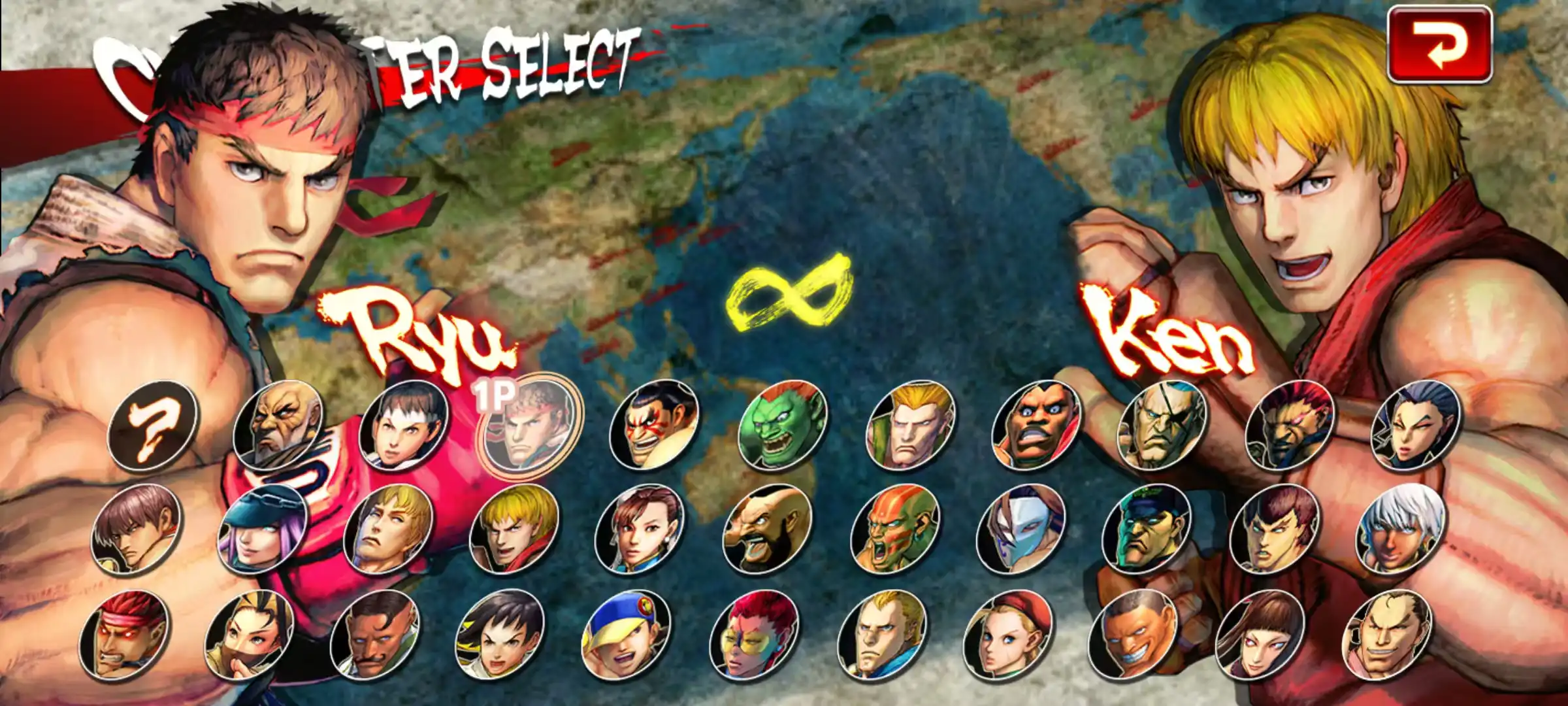This screenshot has height=706, width=1568.
Task: Choose Akuma's red-haired portrait
Action: pos(1288,425)
